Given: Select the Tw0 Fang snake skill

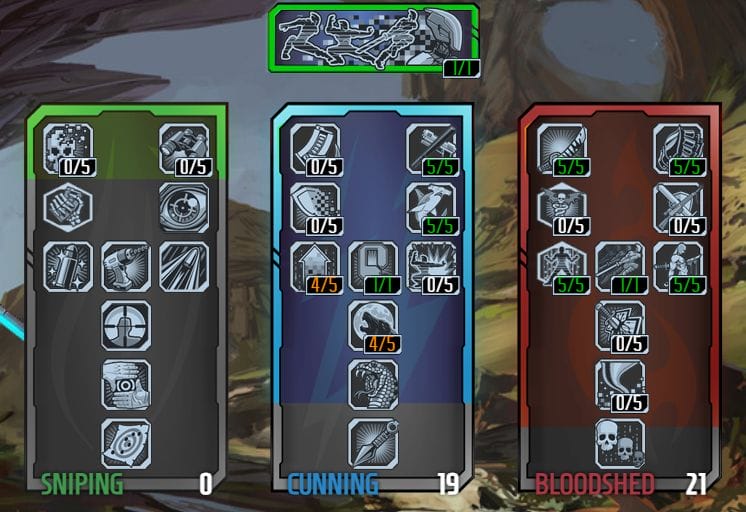Looking at the screenshot, I should [373, 384].
